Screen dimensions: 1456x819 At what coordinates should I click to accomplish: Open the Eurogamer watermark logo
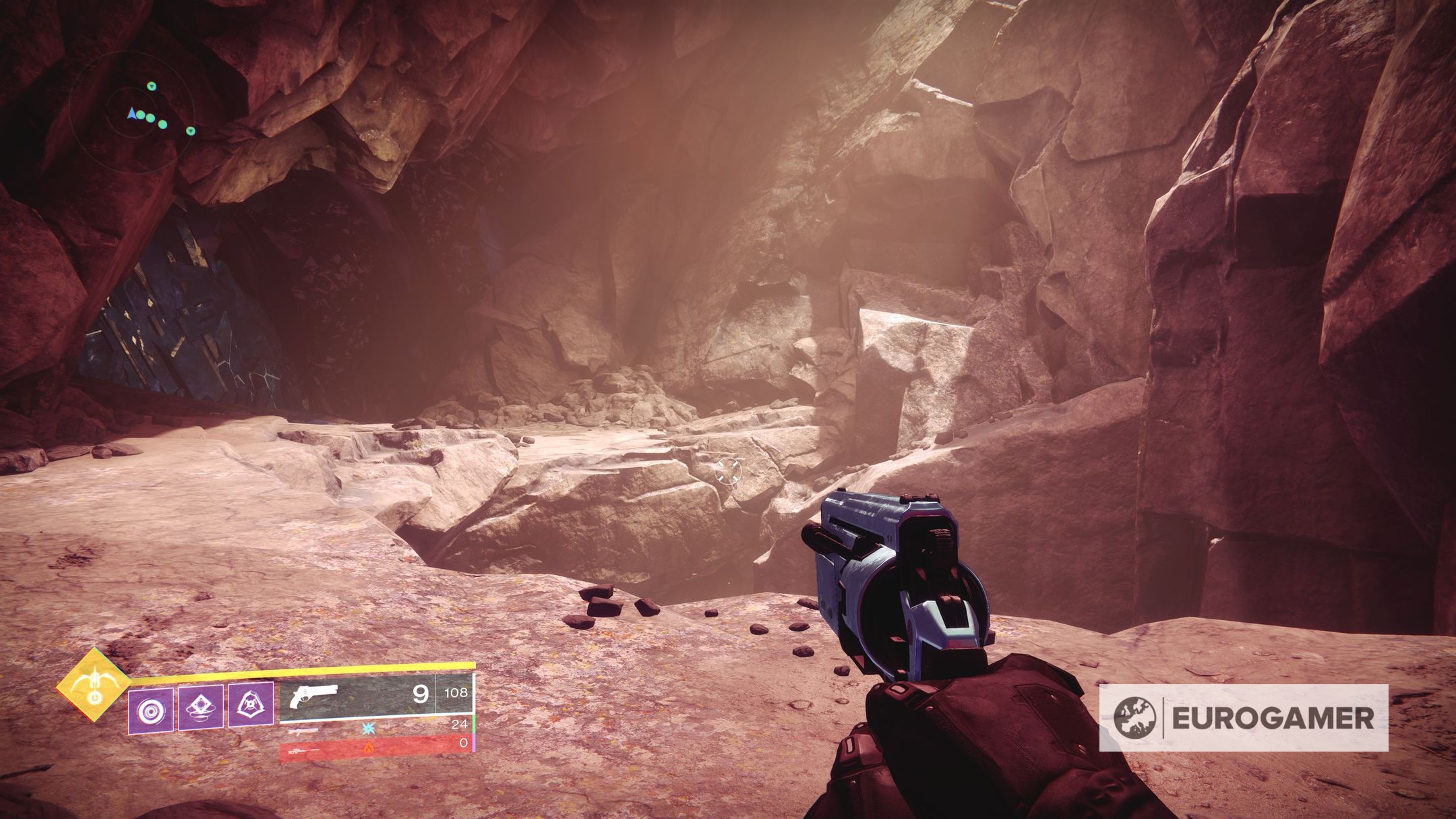[1243, 718]
